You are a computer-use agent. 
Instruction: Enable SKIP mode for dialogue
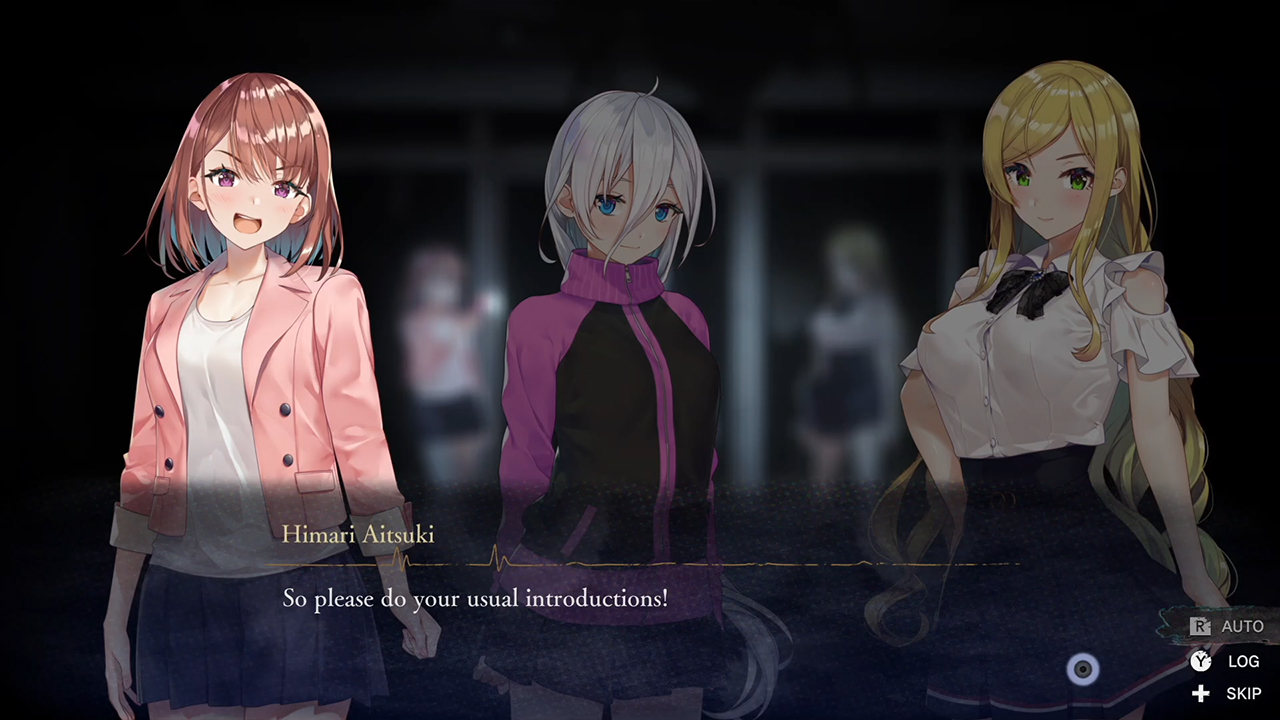[1243, 693]
